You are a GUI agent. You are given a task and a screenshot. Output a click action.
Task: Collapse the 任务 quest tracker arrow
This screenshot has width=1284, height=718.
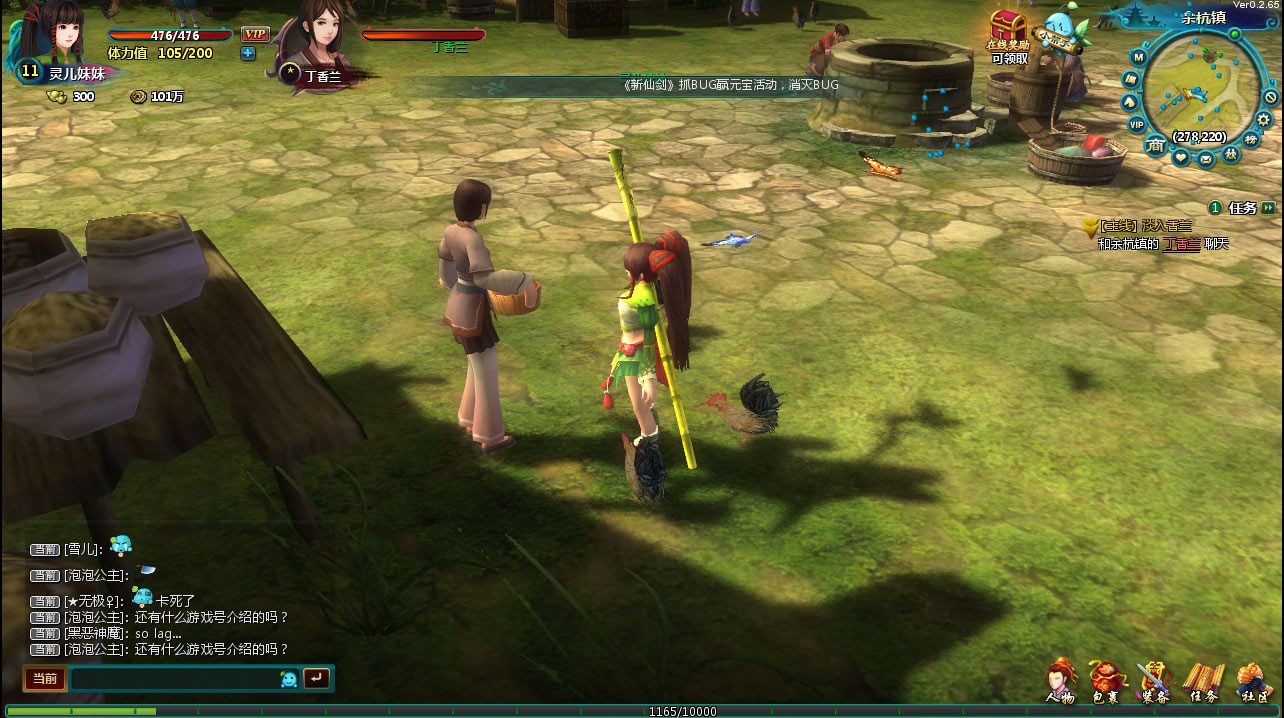click(x=1268, y=208)
